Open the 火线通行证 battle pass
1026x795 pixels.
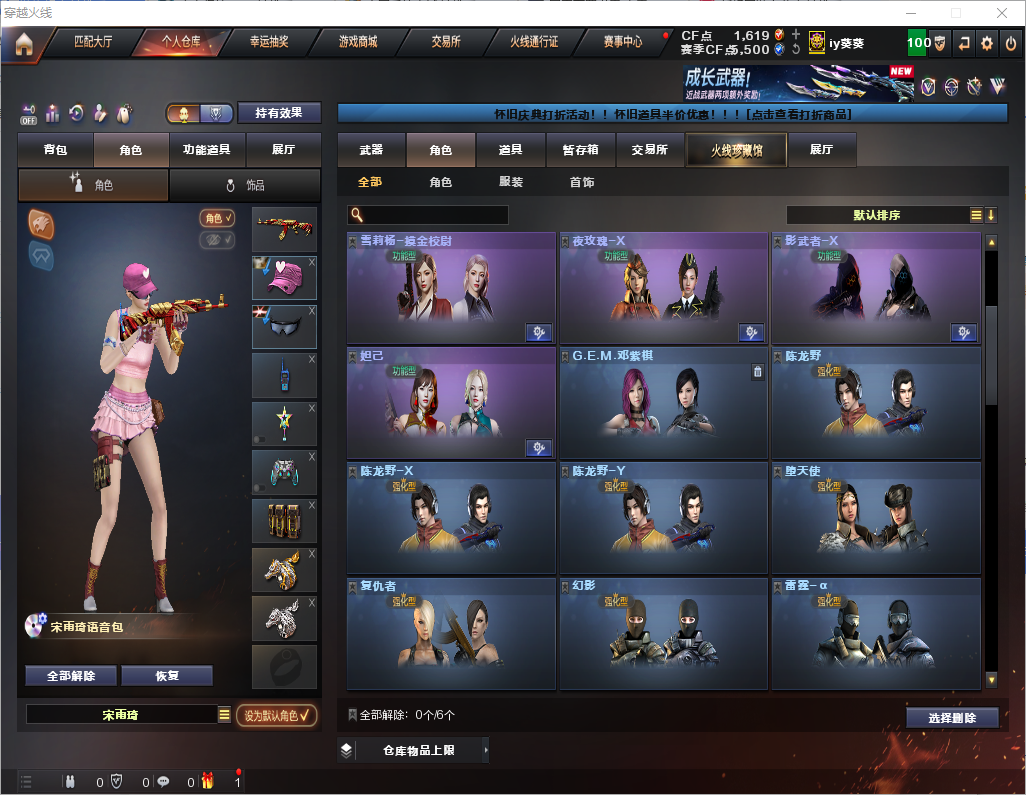(534, 42)
